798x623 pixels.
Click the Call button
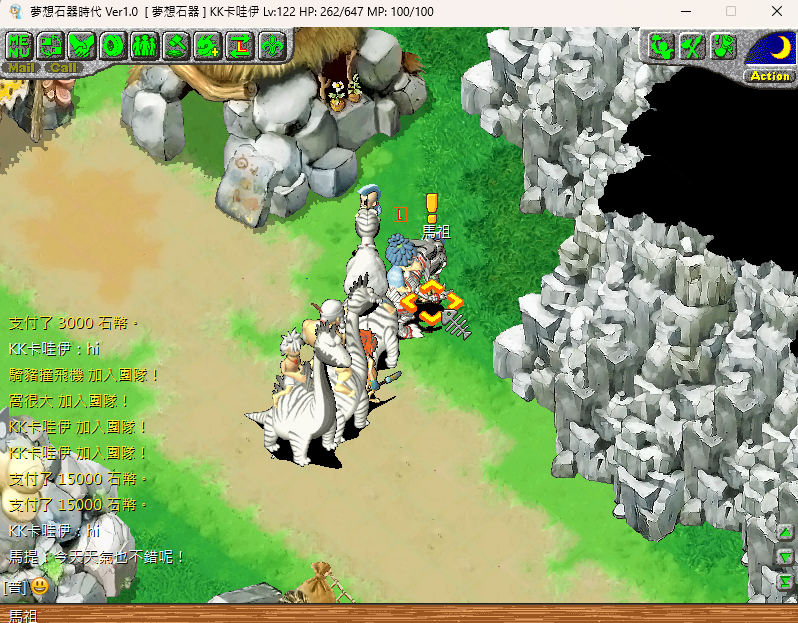pyautogui.click(x=63, y=68)
